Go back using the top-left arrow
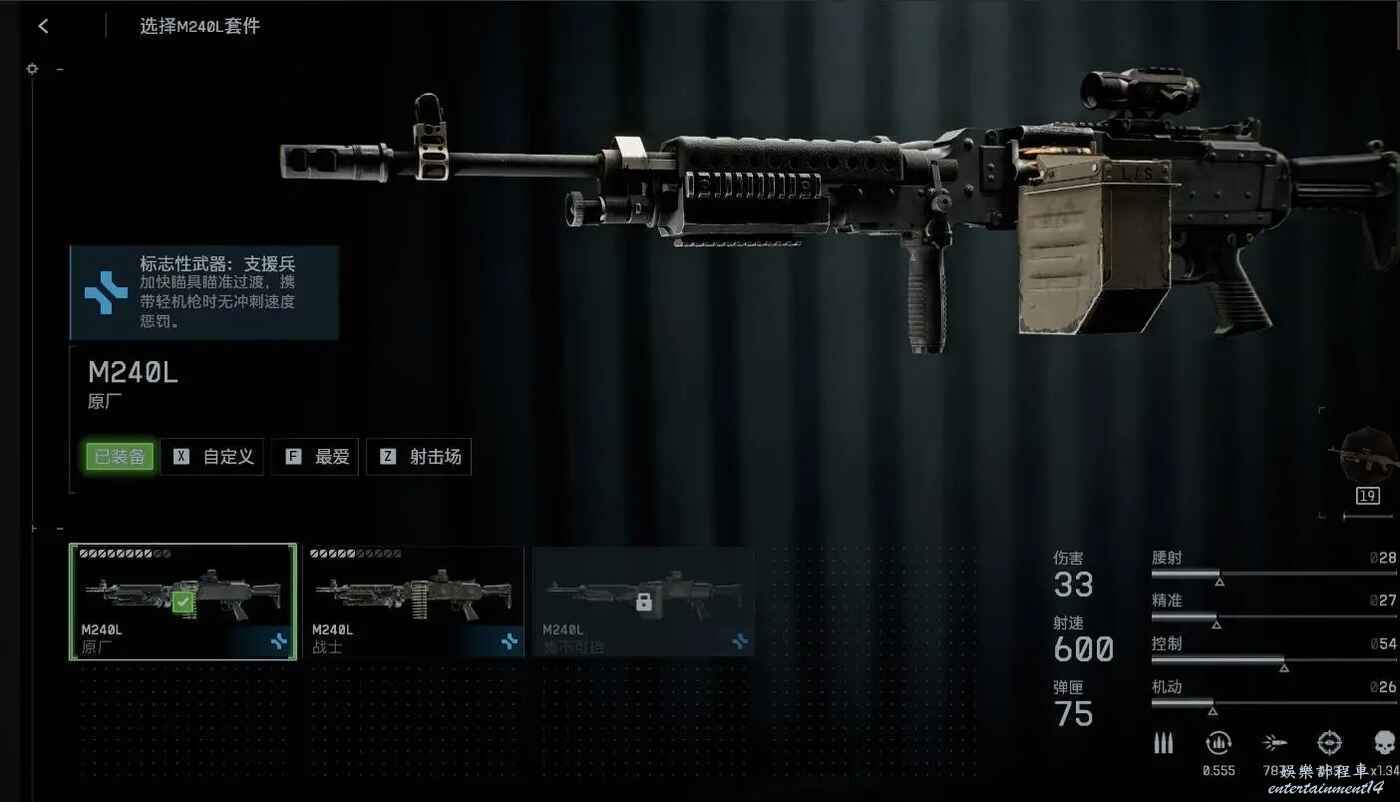1400x802 pixels. (x=43, y=26)
